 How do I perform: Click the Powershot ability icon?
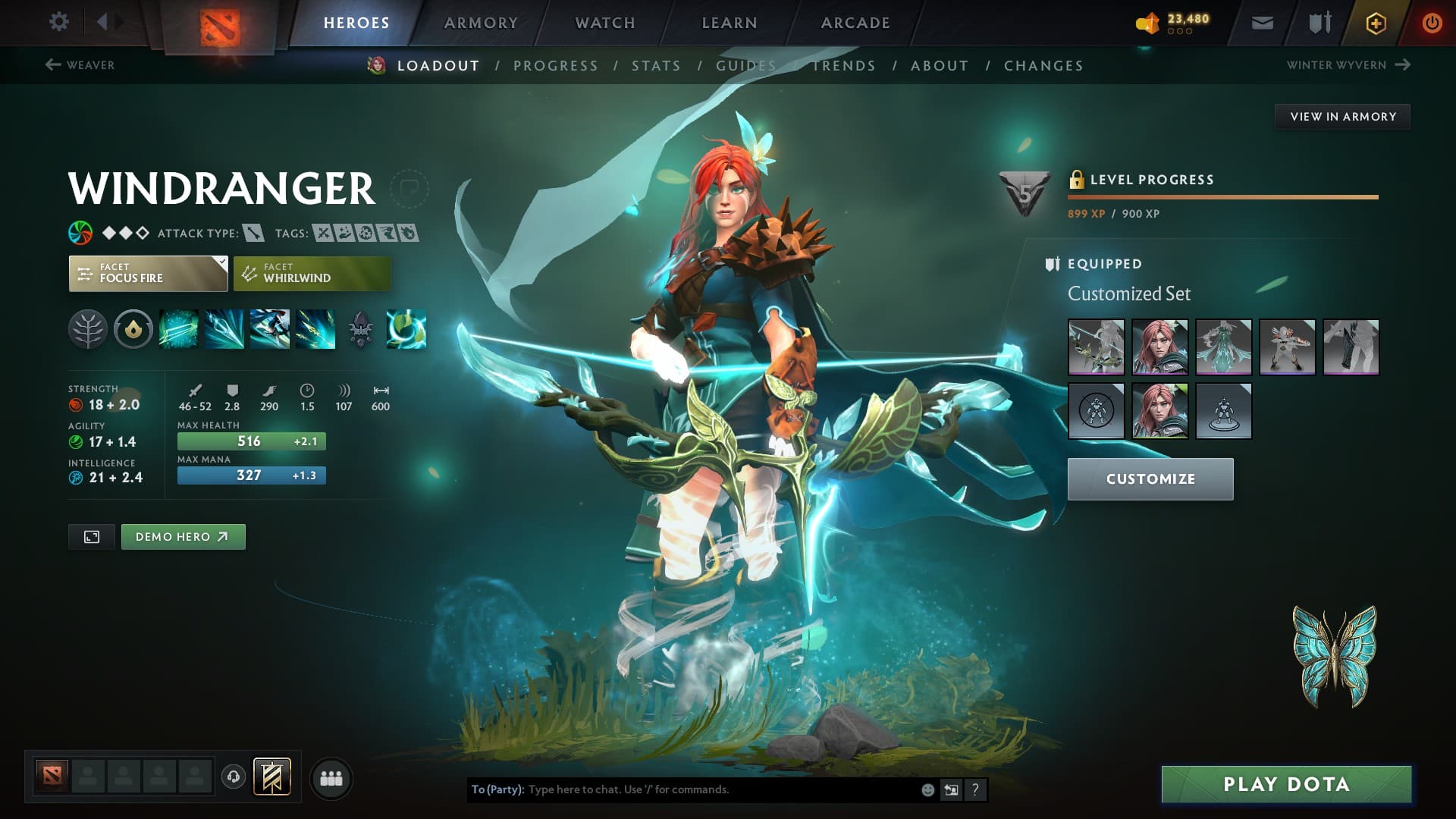pos(224,329)
